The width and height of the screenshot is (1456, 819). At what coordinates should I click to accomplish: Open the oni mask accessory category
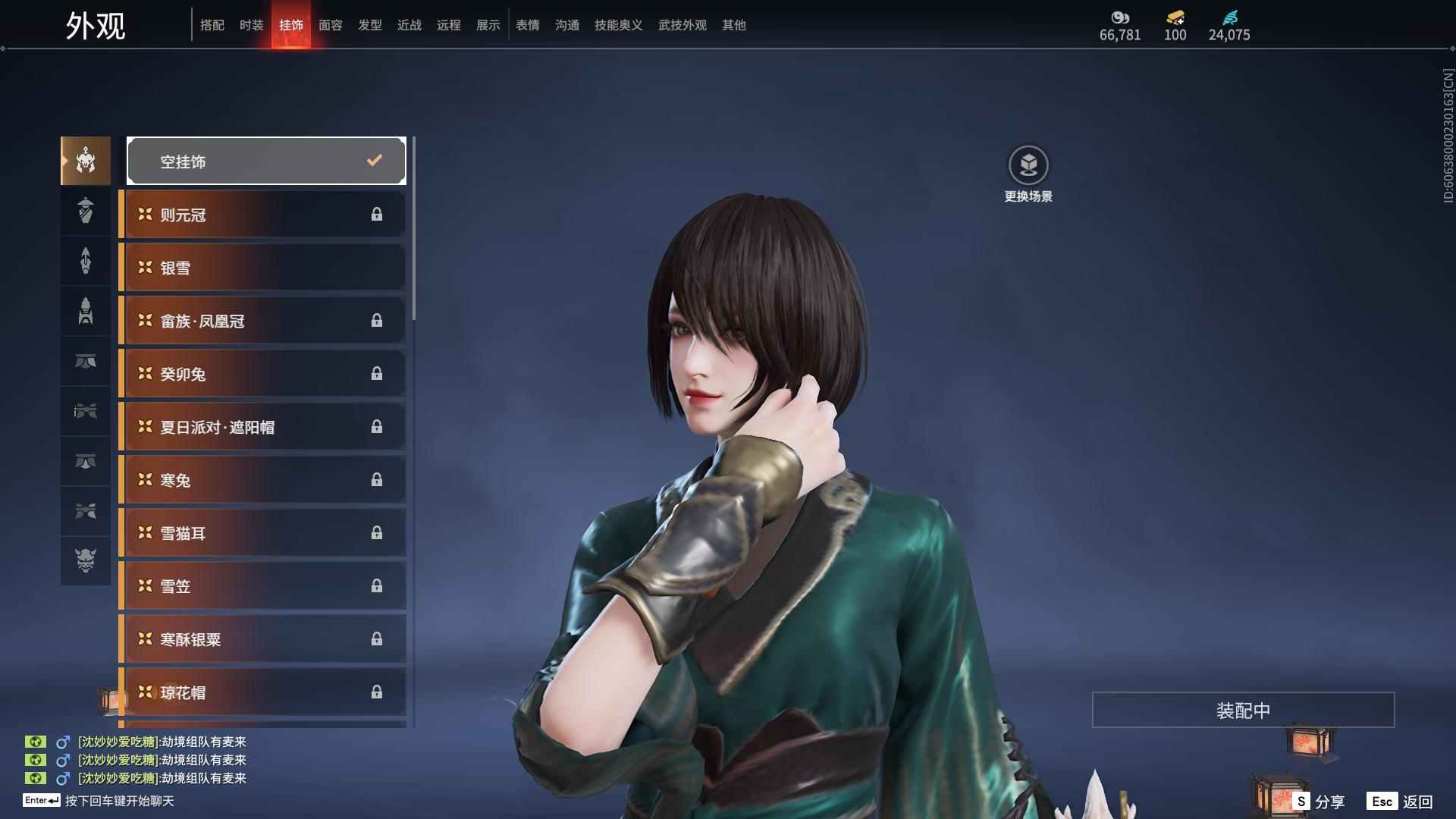pos(86,560)
